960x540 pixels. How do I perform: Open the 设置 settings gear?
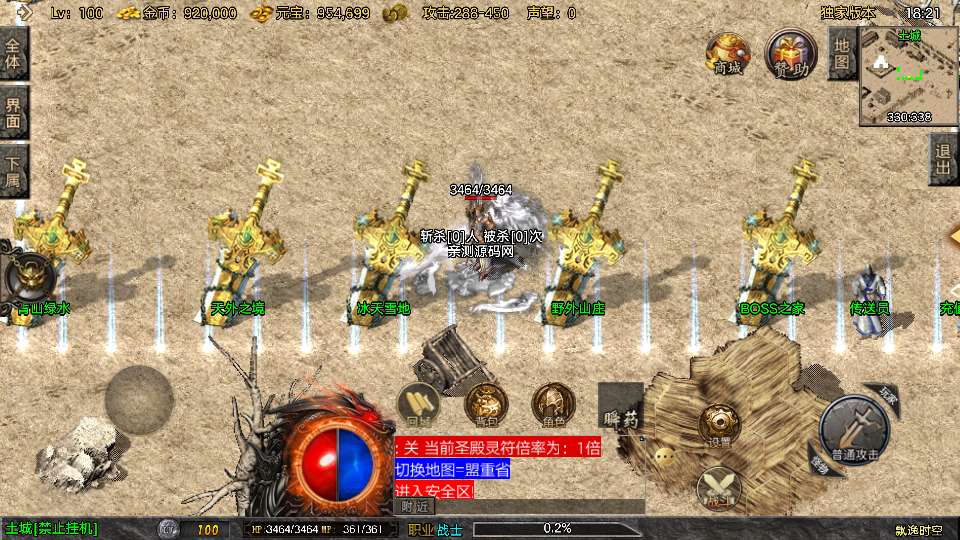718,424
